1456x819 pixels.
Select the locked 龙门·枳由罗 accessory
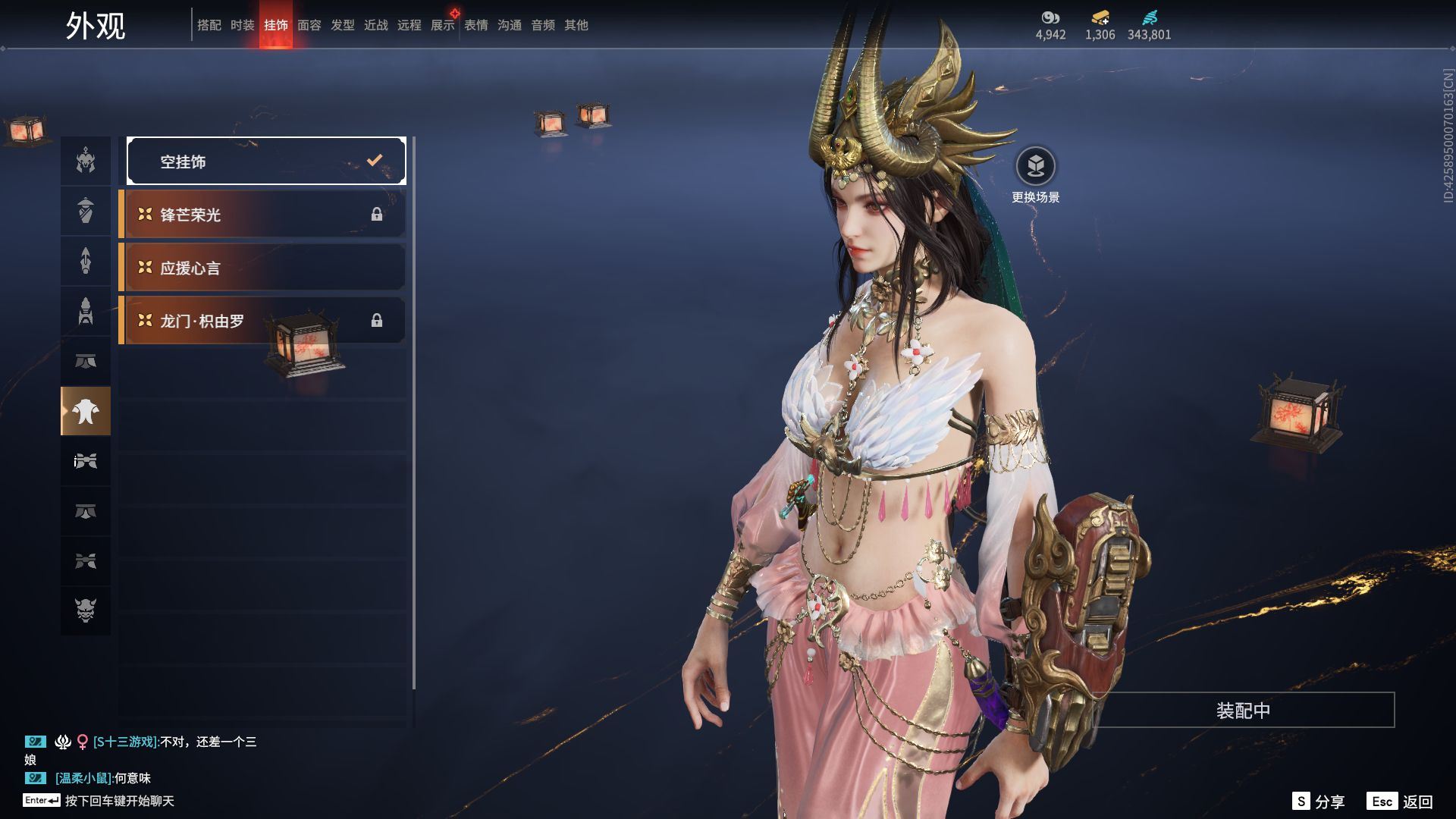pyautogui.click(x=262, y=321)
